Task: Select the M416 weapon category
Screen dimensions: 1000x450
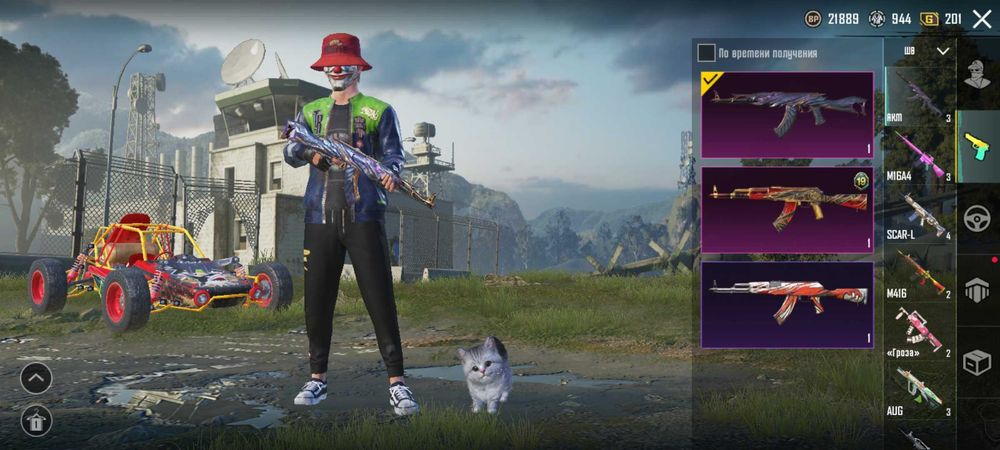Action: pos(919,273)
